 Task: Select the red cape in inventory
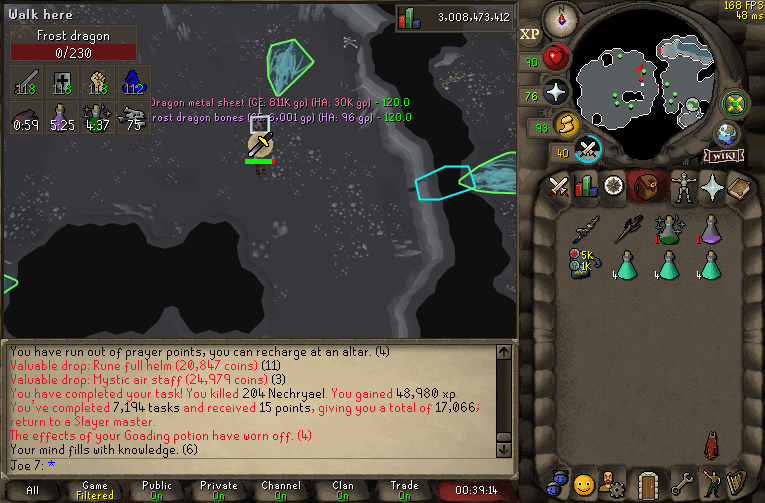click(x=711, y=443)
